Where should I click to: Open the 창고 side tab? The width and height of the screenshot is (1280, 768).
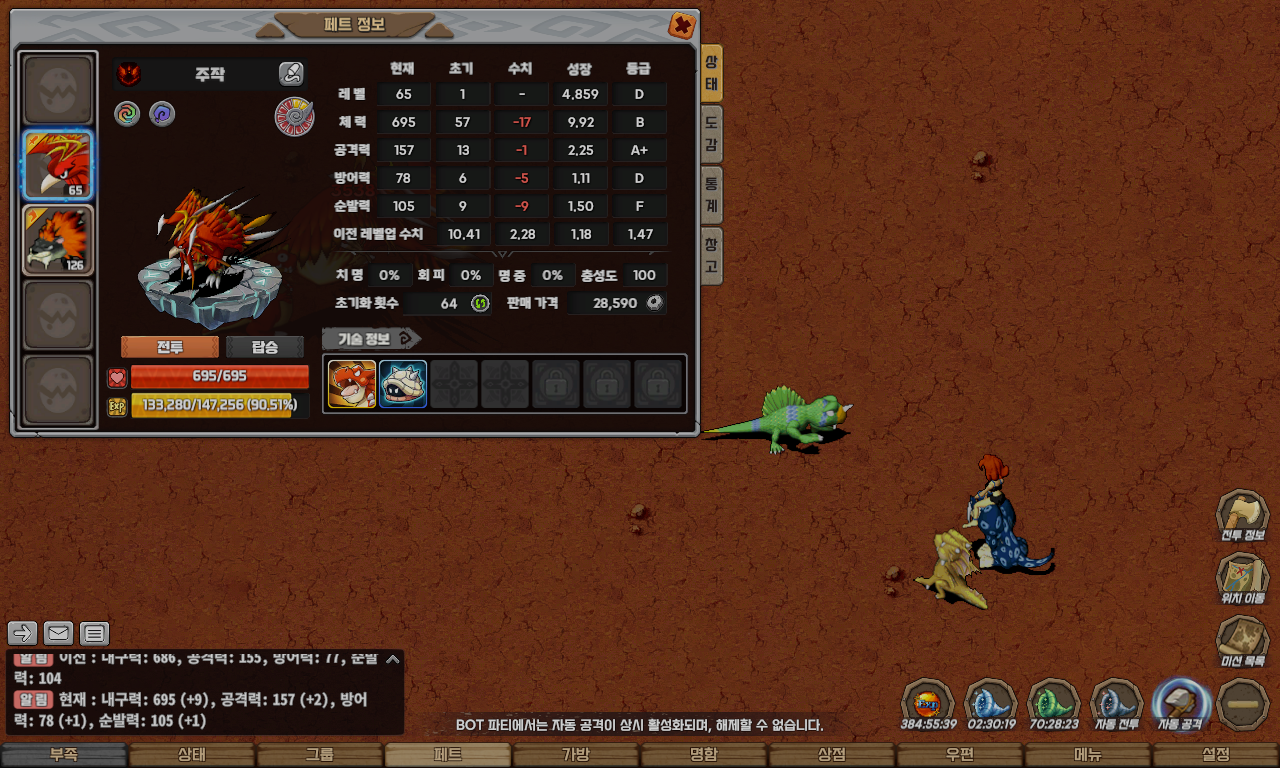coord(711,255)
